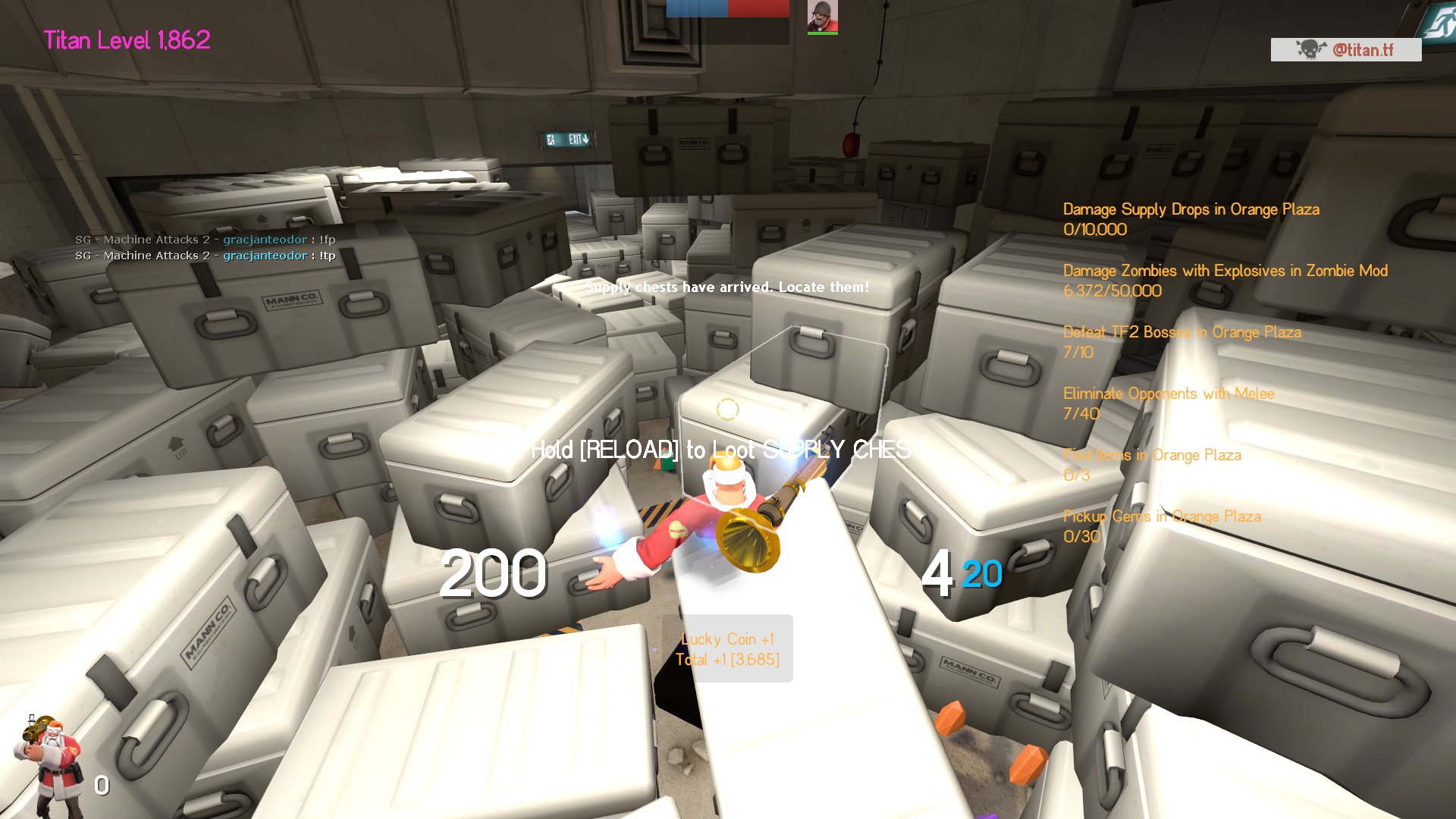
Task: Select gracjanteodor's "!tp" chat message
Action: pos(205,256)
